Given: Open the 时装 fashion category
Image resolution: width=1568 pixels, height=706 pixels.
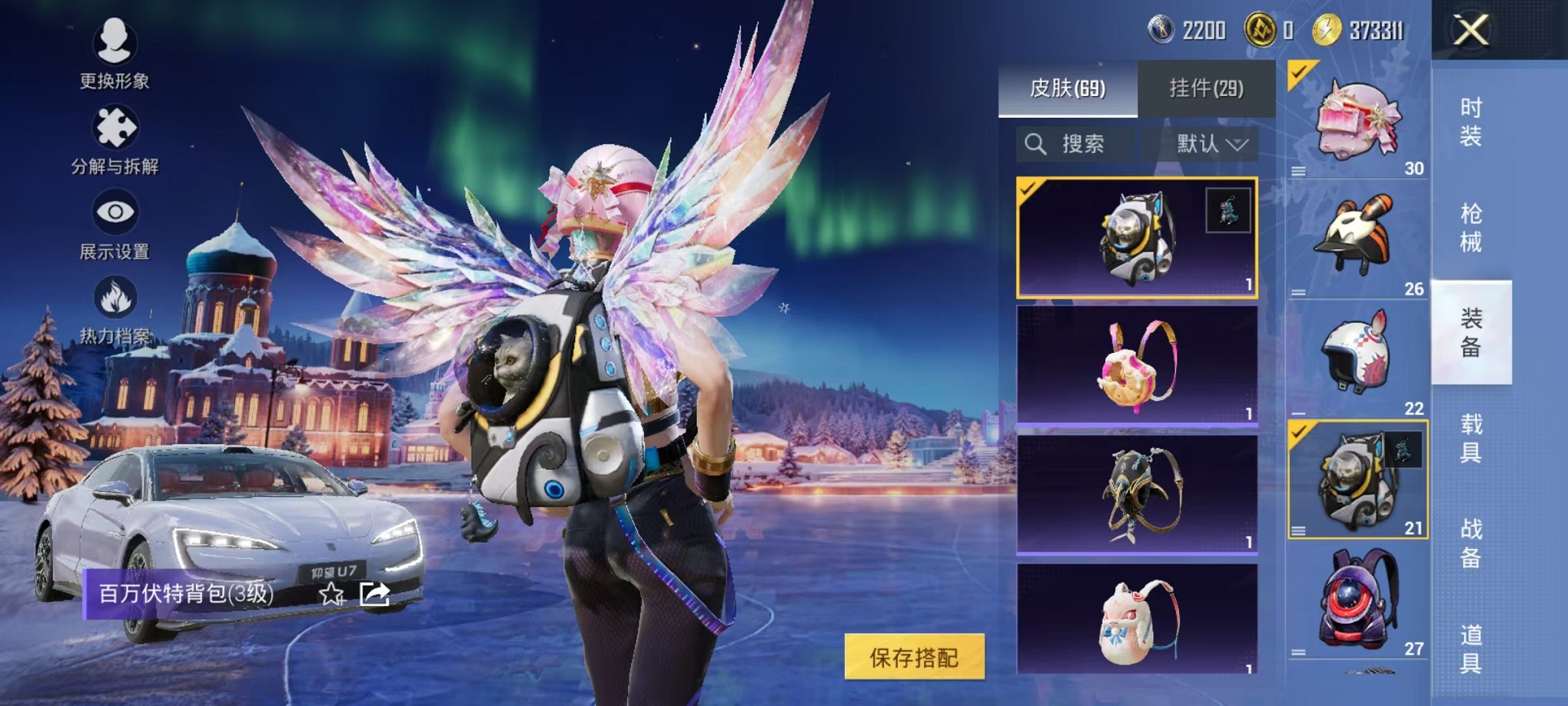Looking at the screenshot, I should click(1470, 122).
